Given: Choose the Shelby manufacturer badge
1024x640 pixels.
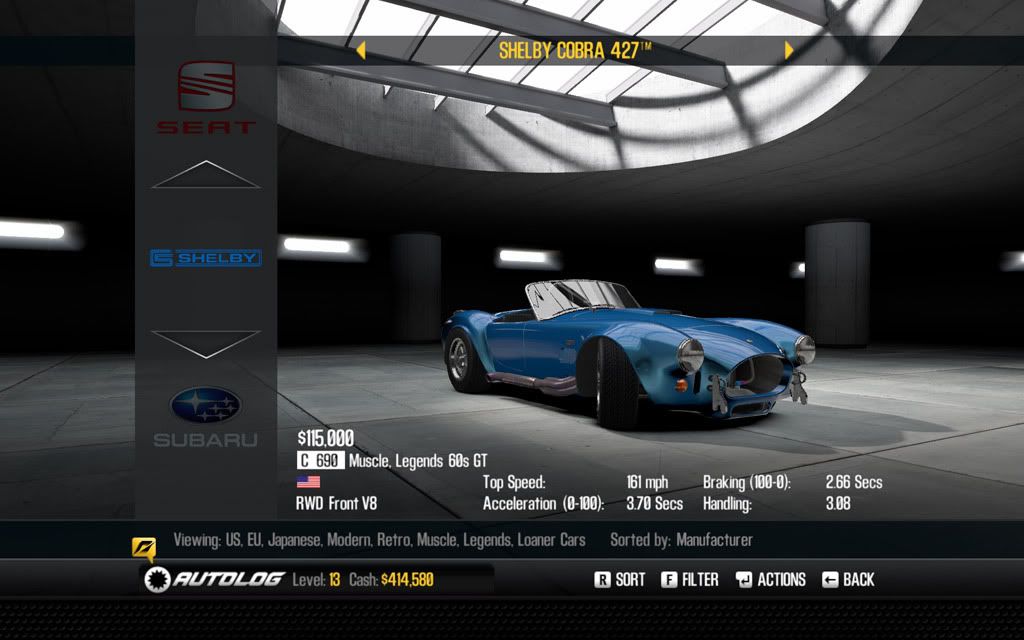Looking at the screenshot, I should [205, 258].
